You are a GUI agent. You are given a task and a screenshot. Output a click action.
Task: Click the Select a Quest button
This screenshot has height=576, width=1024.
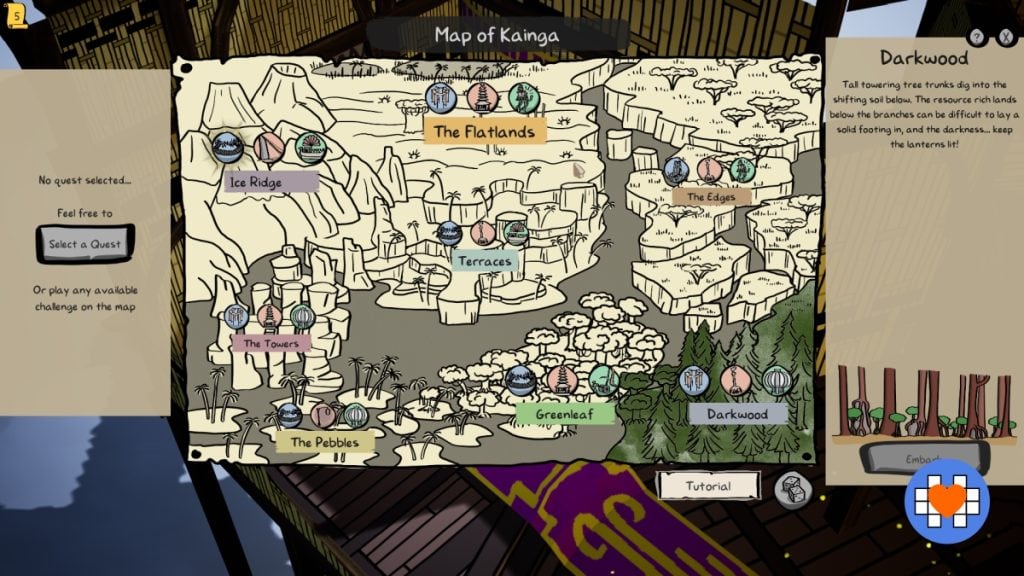click(85, 244)
